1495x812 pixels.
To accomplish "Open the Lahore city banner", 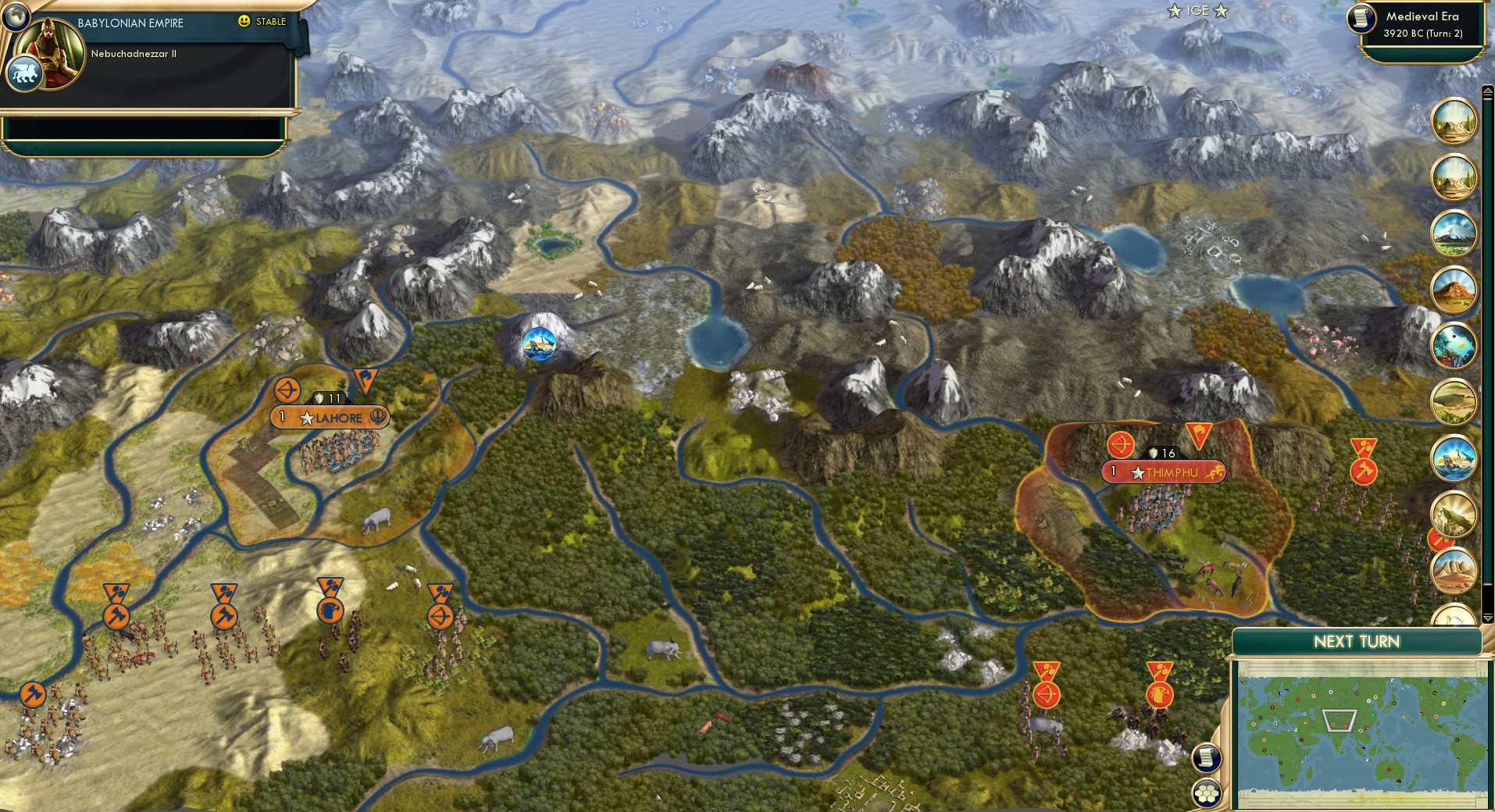I will 326,418.
